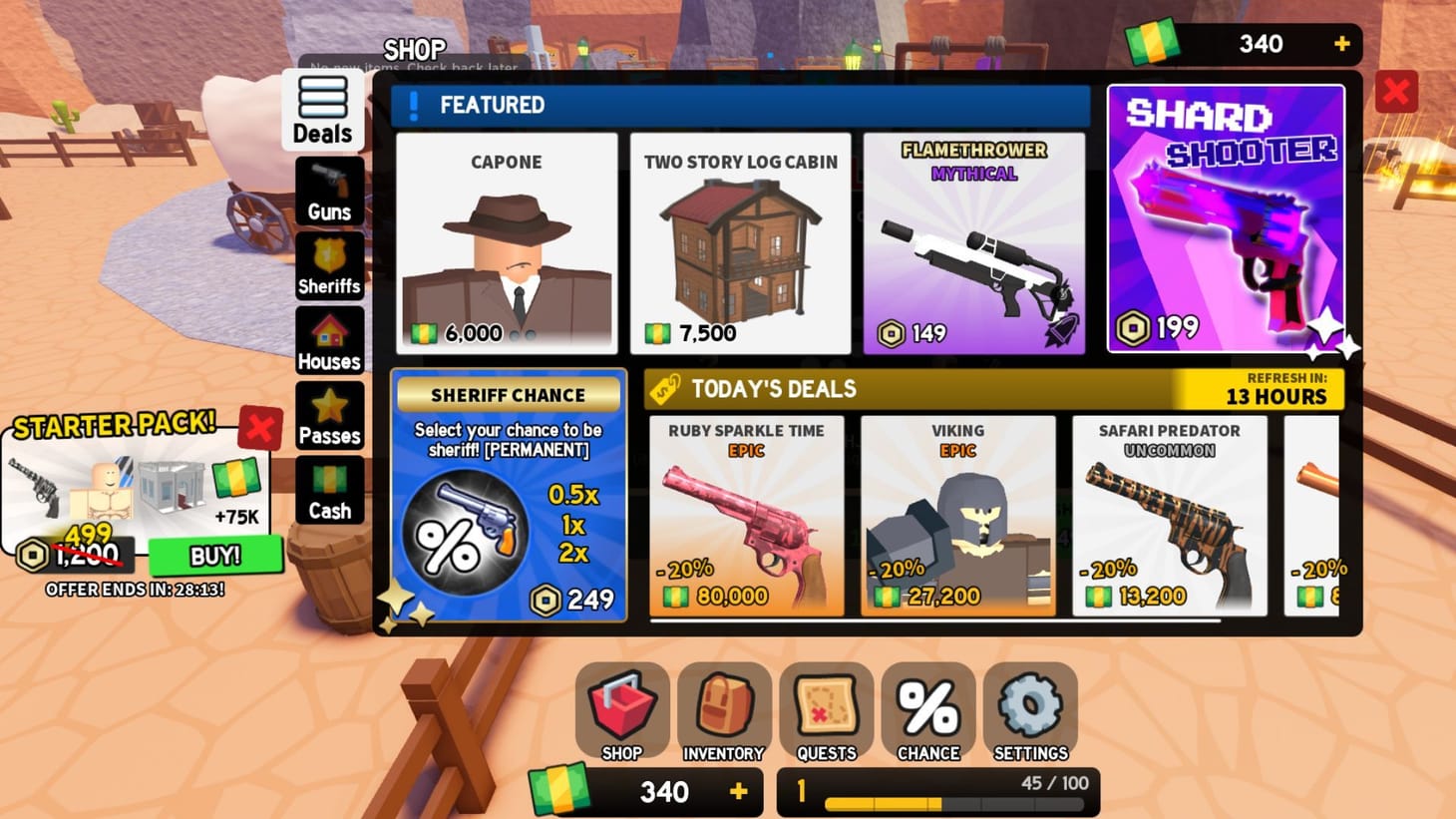Open the Shop basket icon
The height and width of the screenshot is (819, 1456).
(x=620, y=710)
